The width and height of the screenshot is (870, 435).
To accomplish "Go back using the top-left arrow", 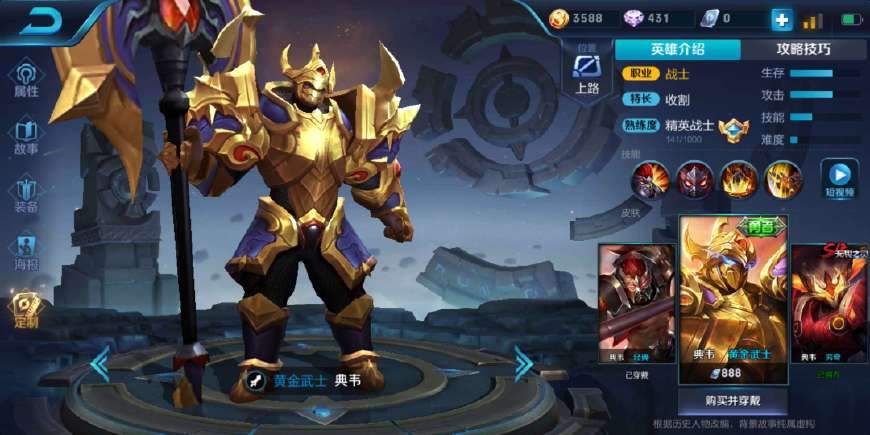I will [42, 20].
